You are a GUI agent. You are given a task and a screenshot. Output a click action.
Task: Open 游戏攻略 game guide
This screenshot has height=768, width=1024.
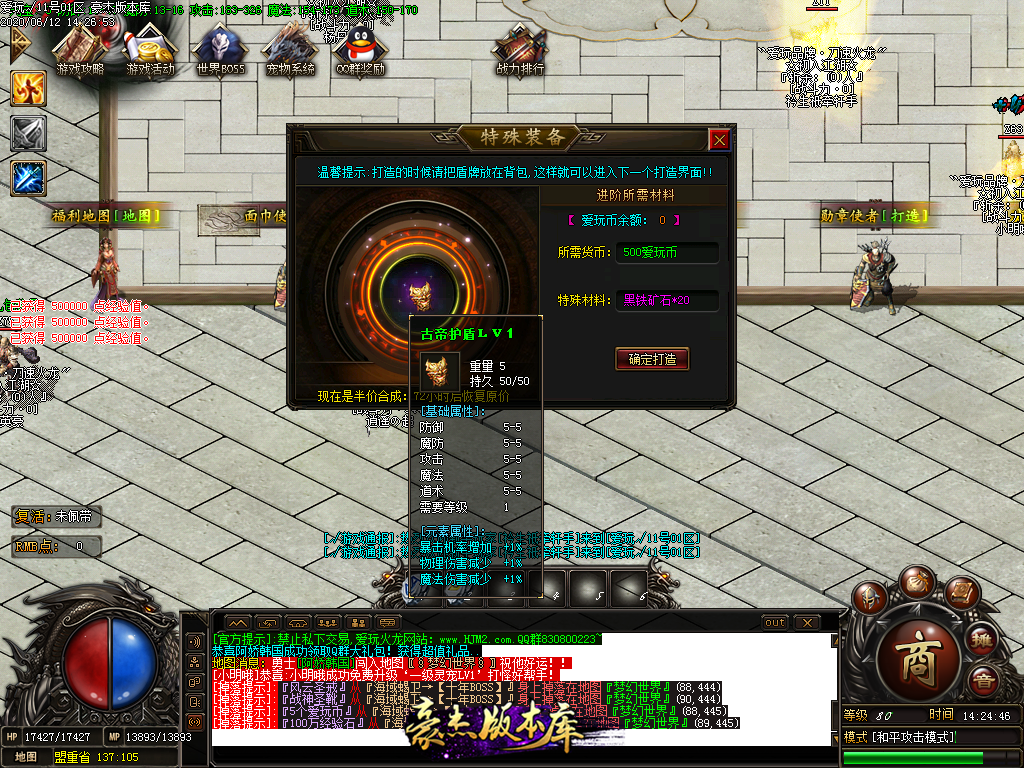(80, 50)
